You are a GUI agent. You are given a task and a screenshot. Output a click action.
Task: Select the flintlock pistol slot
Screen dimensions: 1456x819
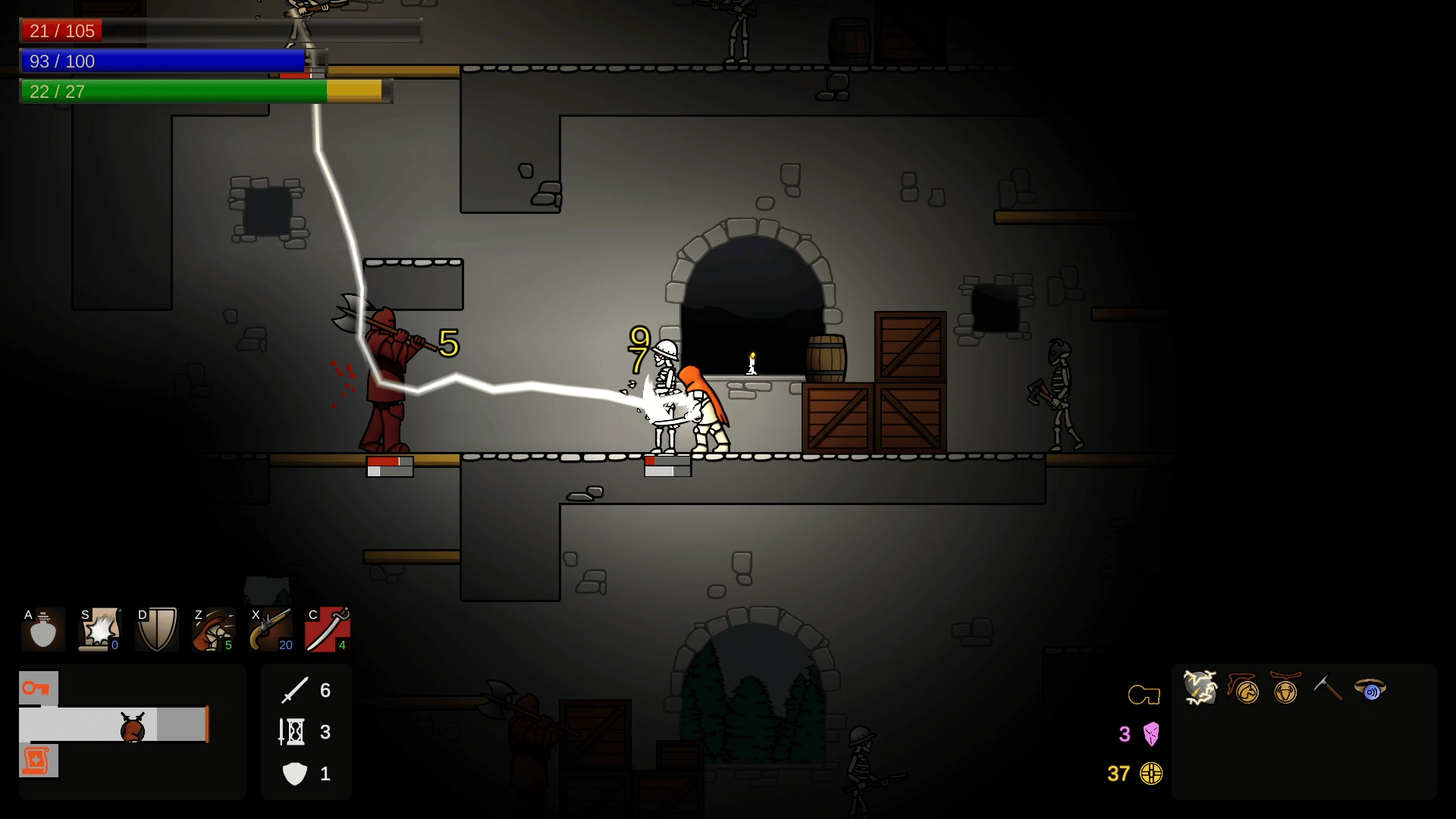(x=271, y=629)
